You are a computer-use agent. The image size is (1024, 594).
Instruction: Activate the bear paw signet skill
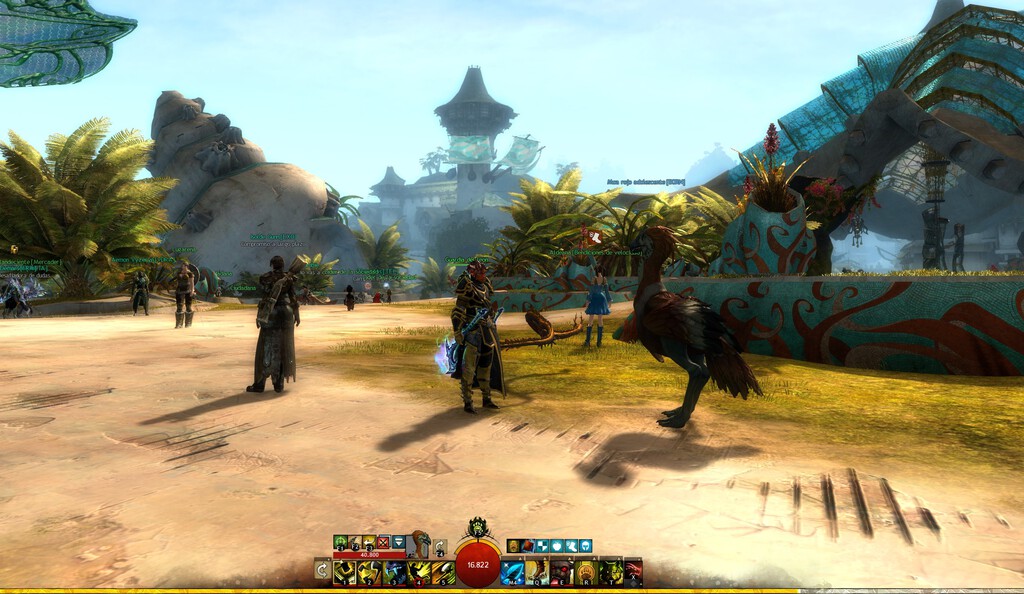[585, 572]
